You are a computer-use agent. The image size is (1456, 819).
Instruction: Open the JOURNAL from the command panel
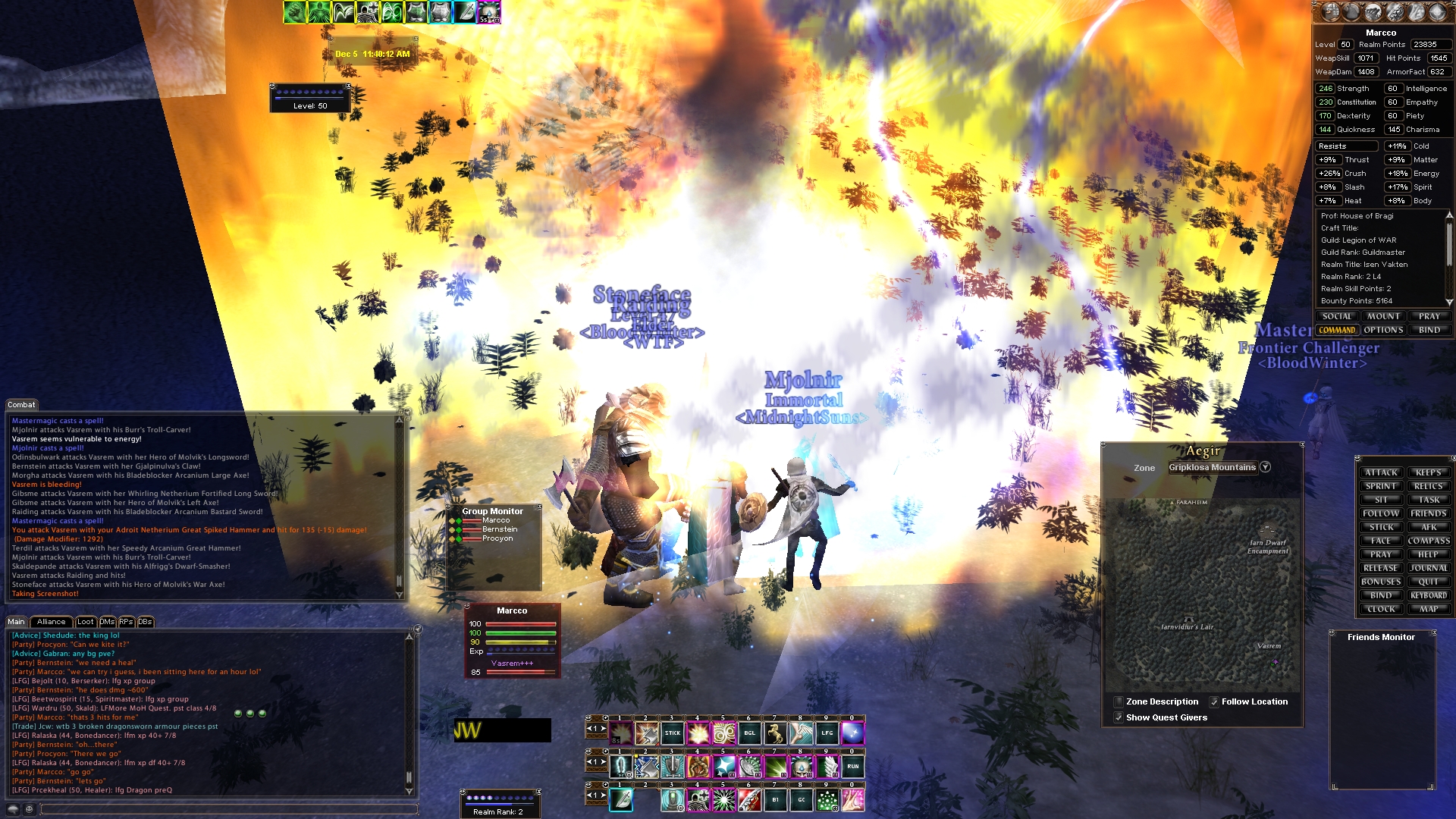1429,568
